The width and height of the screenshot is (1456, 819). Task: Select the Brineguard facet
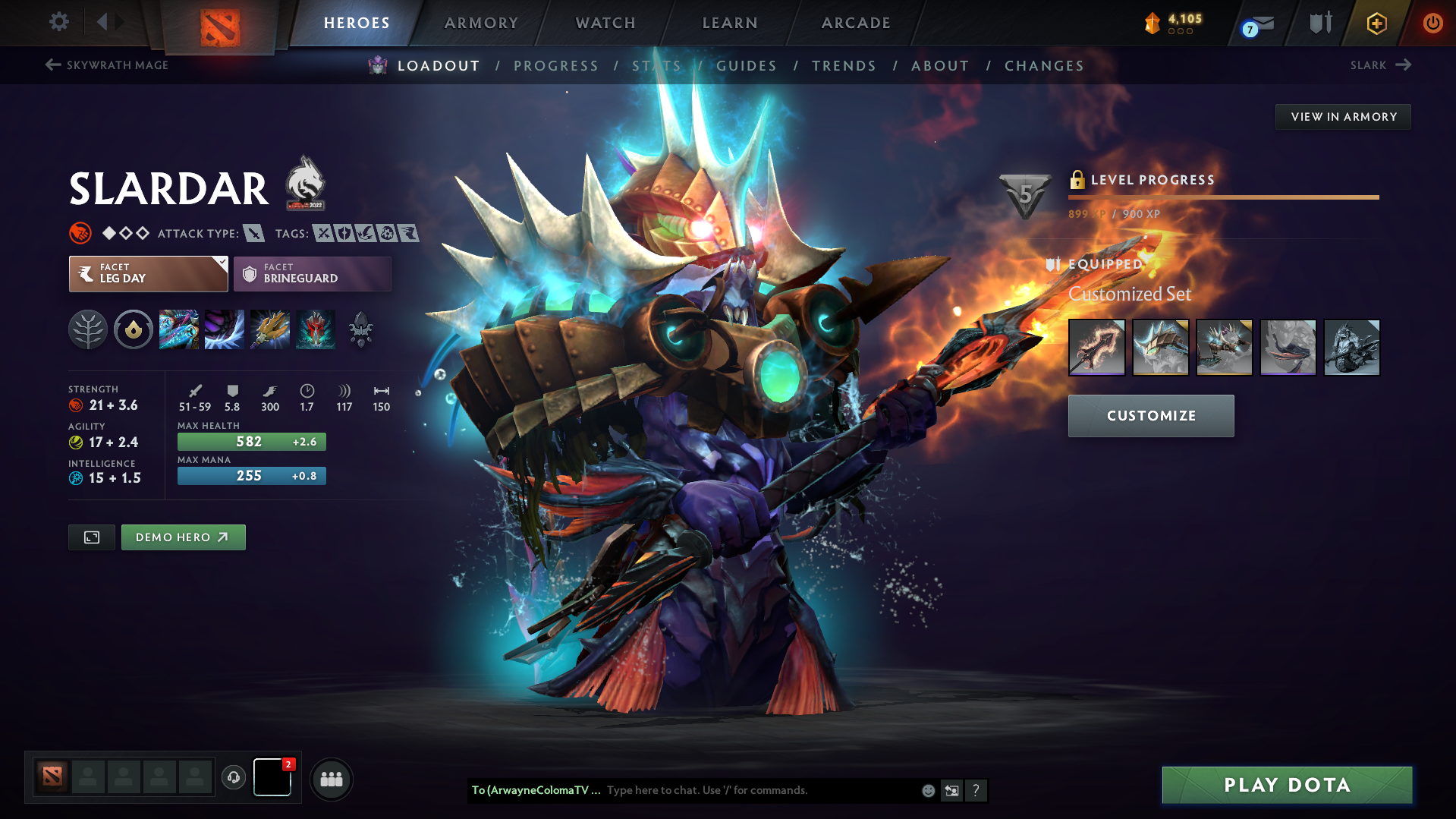311,273
